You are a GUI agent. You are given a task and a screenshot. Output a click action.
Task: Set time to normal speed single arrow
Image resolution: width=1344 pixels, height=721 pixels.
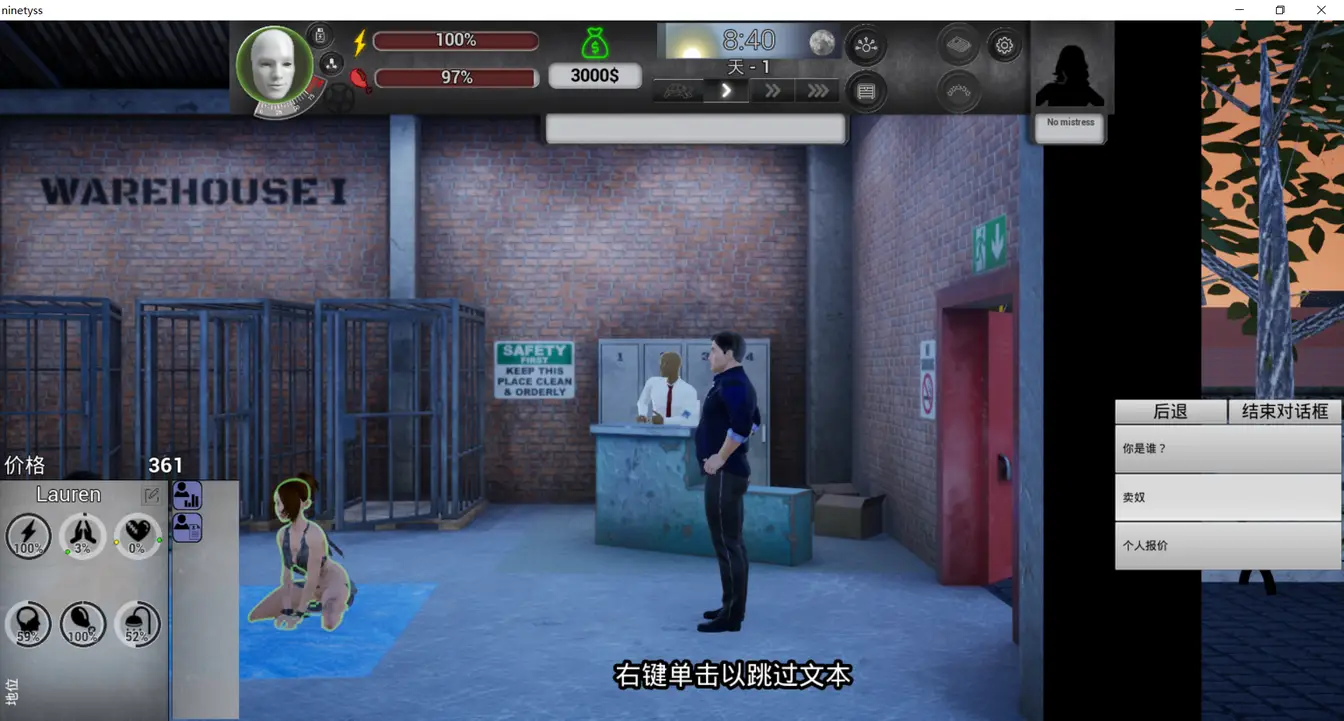click(x=727, y=91)
